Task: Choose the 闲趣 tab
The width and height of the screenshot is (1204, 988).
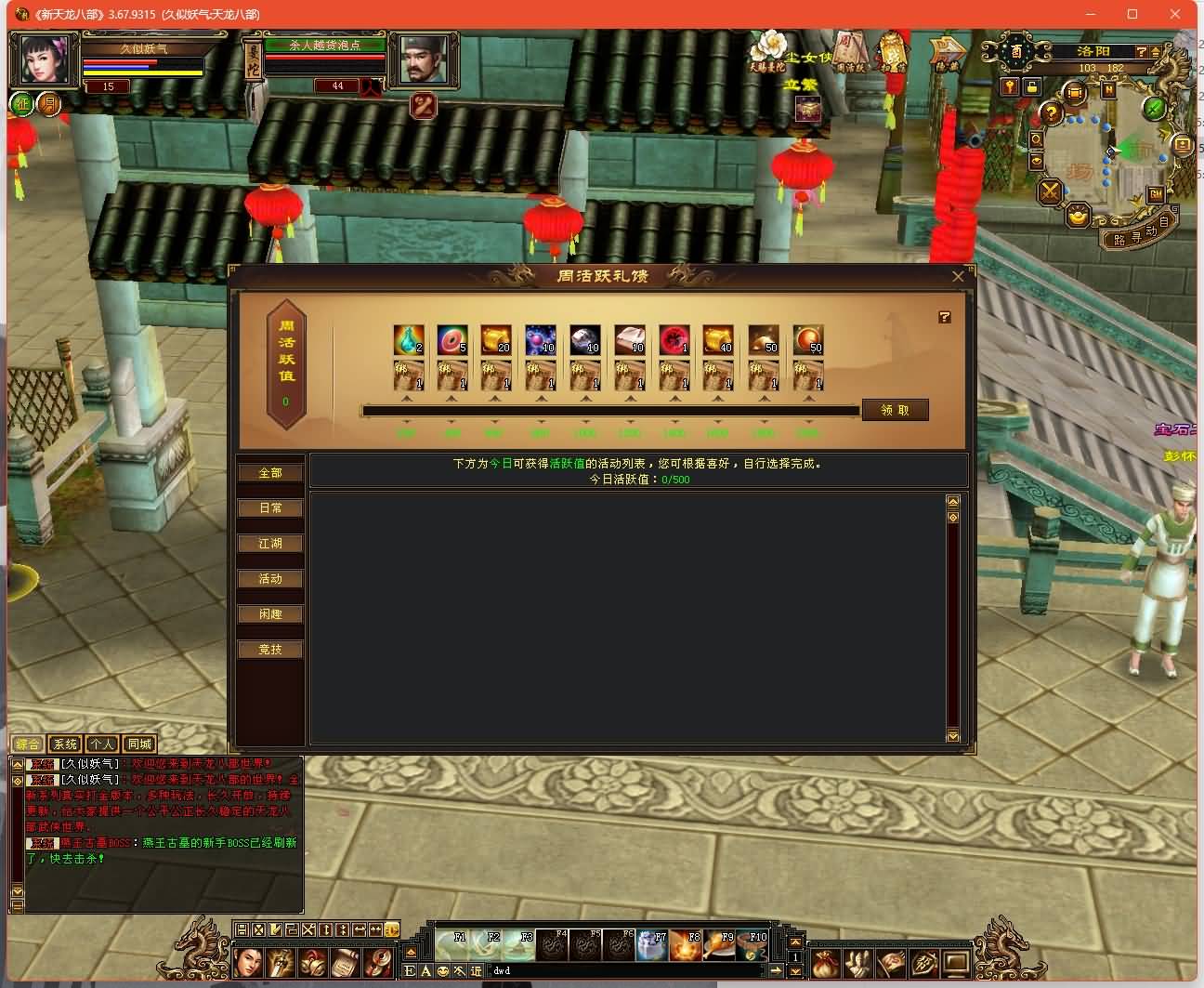Action: [x=270, y=614]
